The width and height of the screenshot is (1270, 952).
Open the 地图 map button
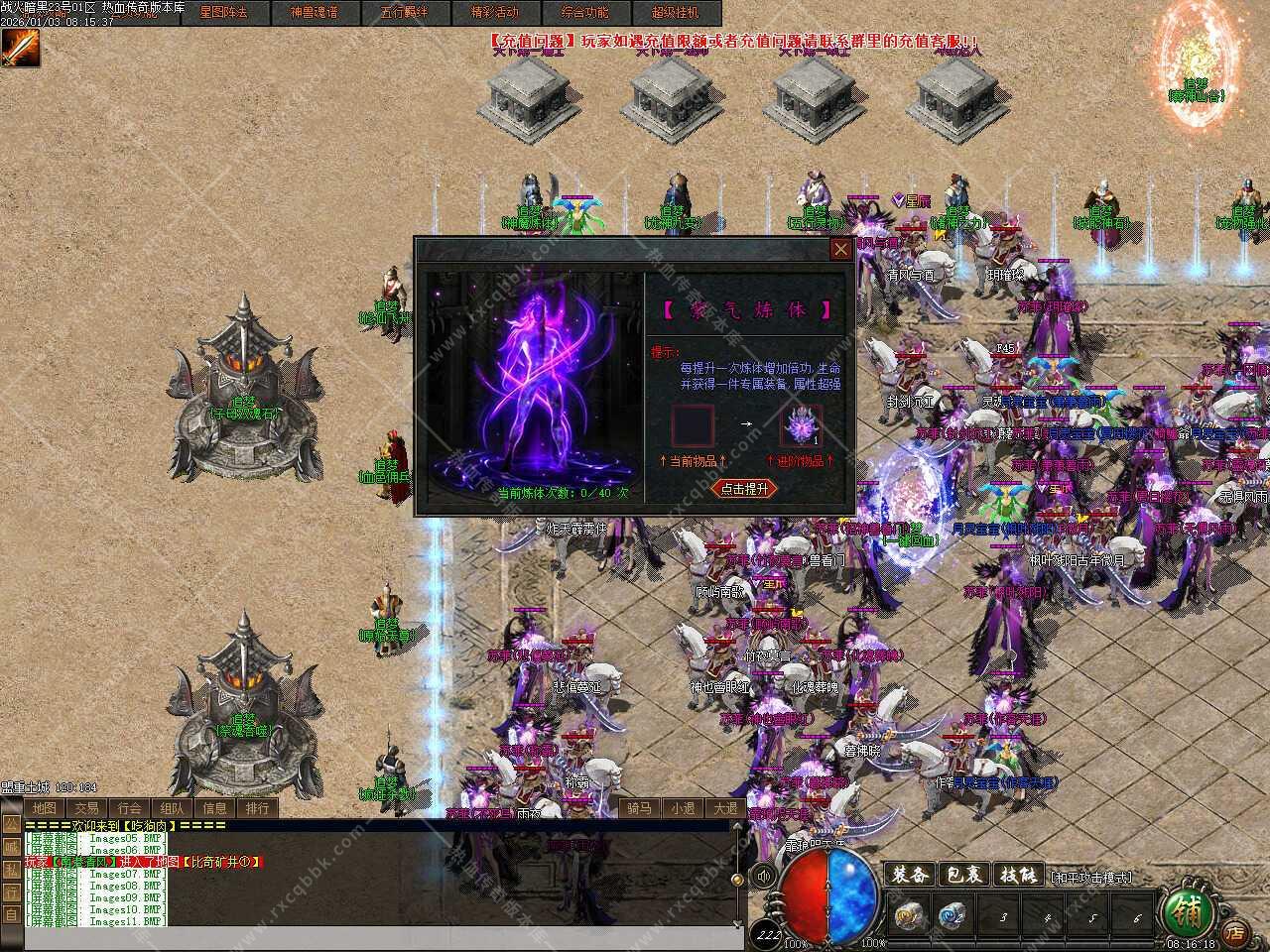[x=44, y=808]
